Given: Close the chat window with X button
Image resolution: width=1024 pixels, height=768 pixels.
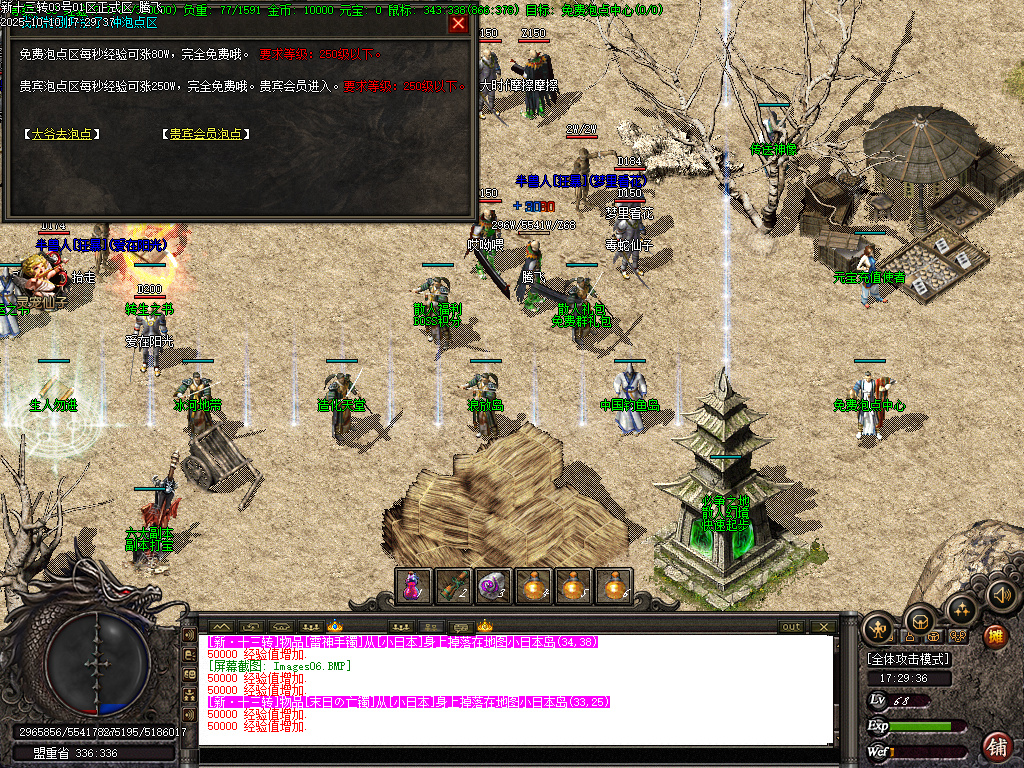Looking at the screenshot, I should (x=823, y=627).
